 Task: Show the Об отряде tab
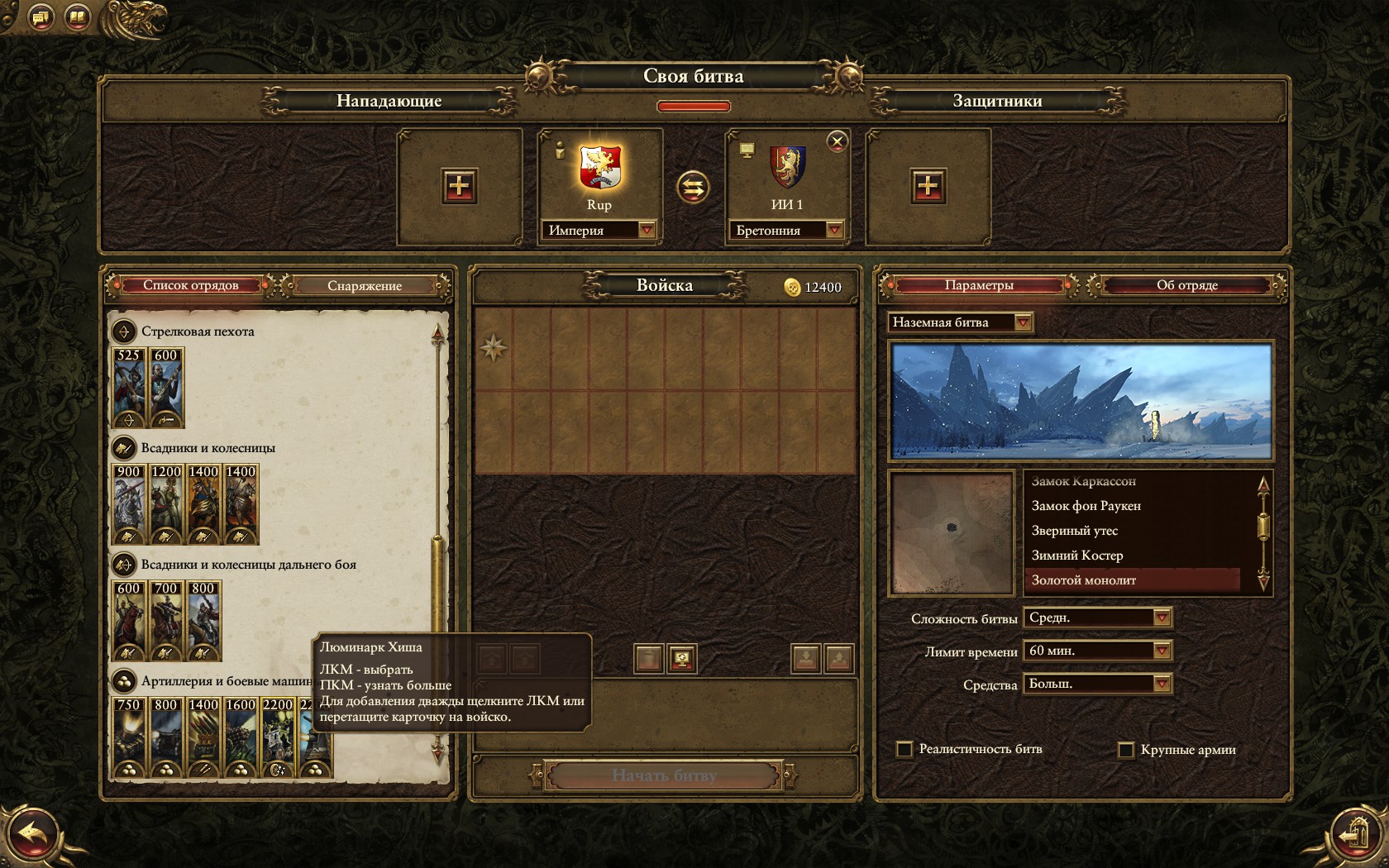(x=1186, y=285)
